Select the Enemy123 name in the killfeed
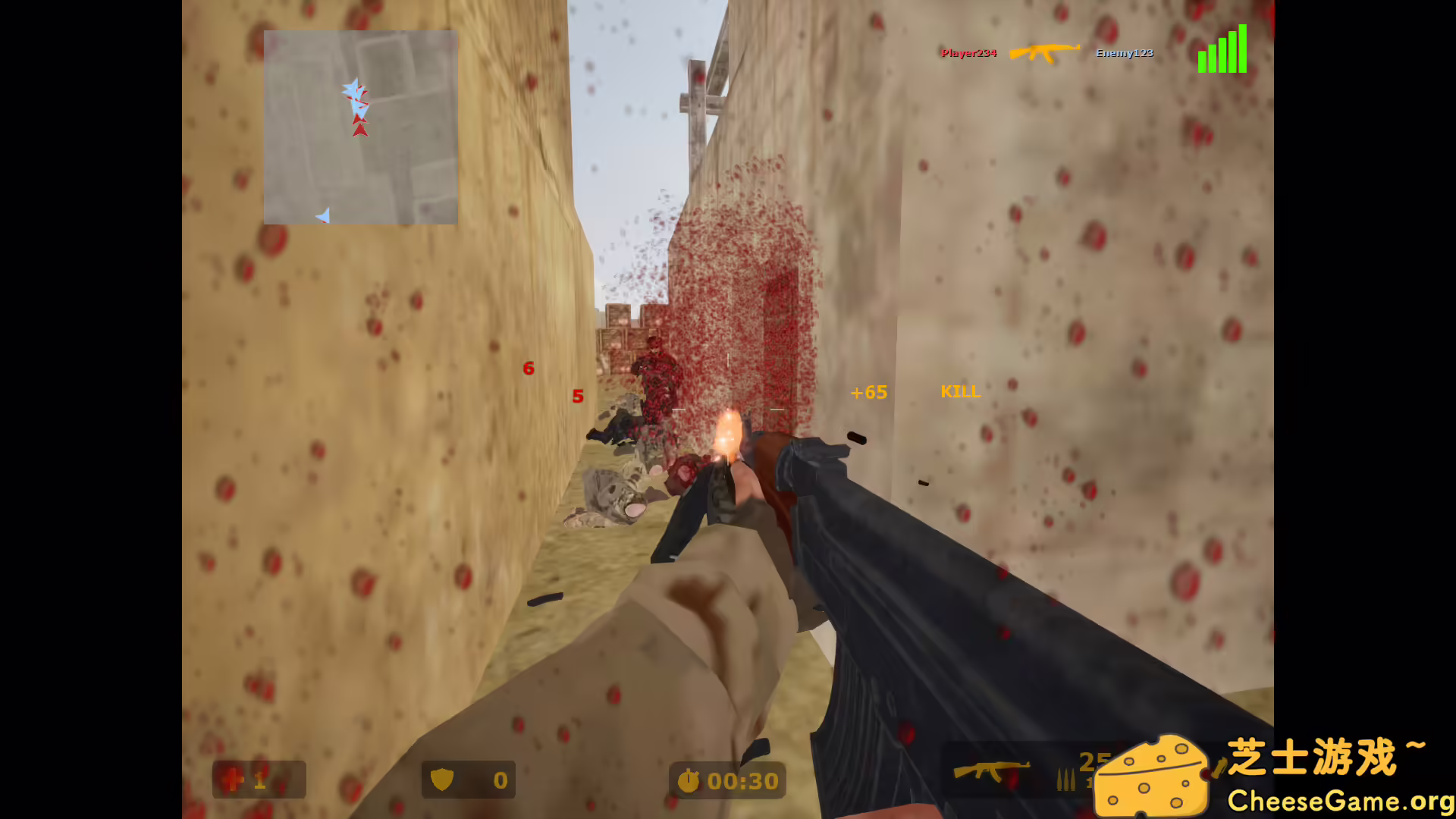Image resolution: width=1456 pixels, height=819 pixels. 1124,53
